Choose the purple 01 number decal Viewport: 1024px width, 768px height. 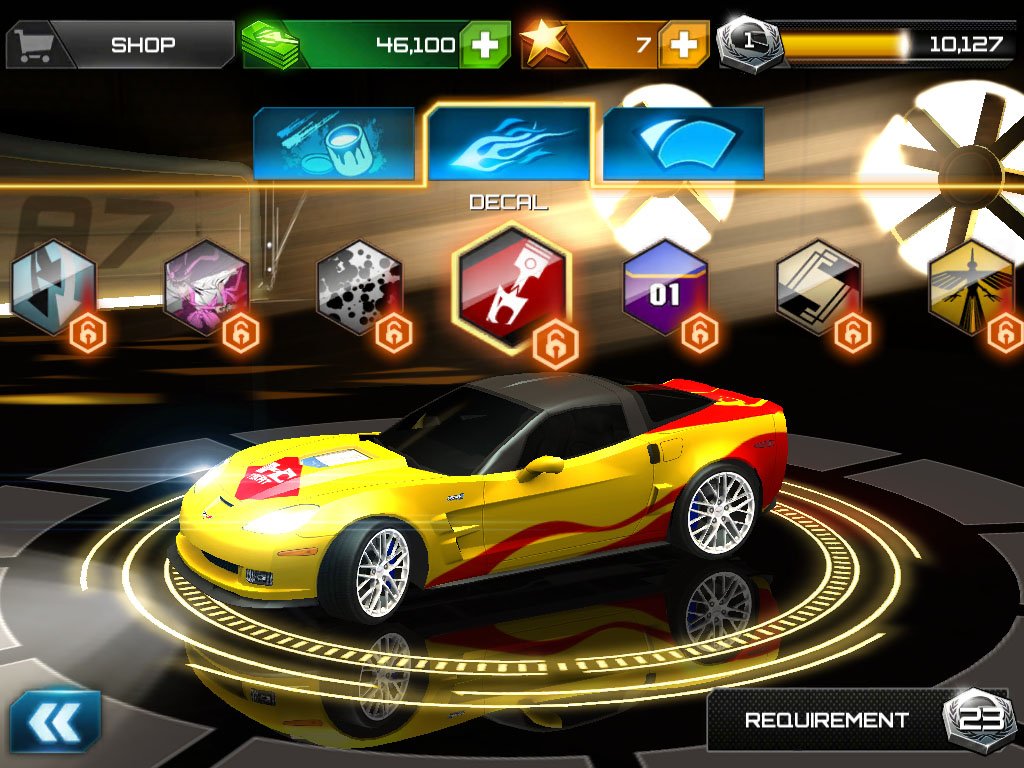pos(665,286)
